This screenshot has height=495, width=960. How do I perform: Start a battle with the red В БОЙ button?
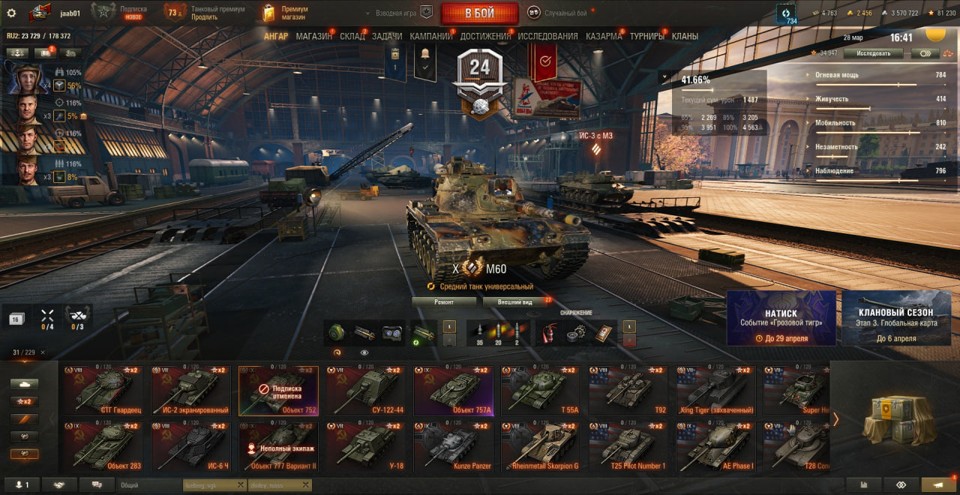pos(479,13)
